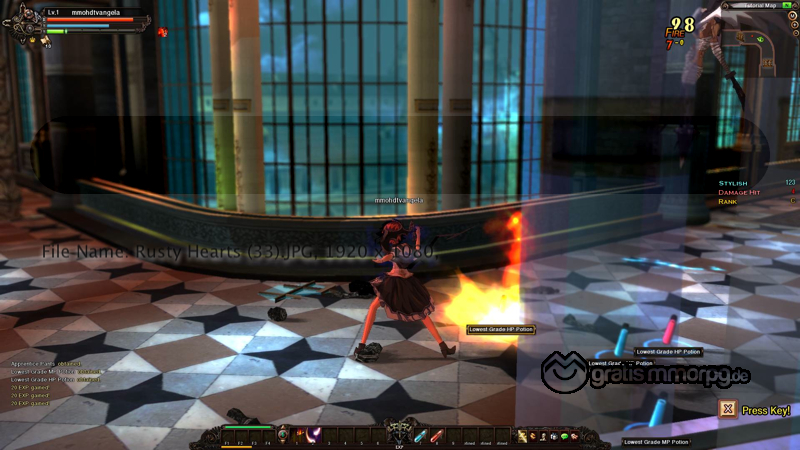Click the crown icon under the portrait
This screenshot has width=800, height=450.
pos(32,41)
